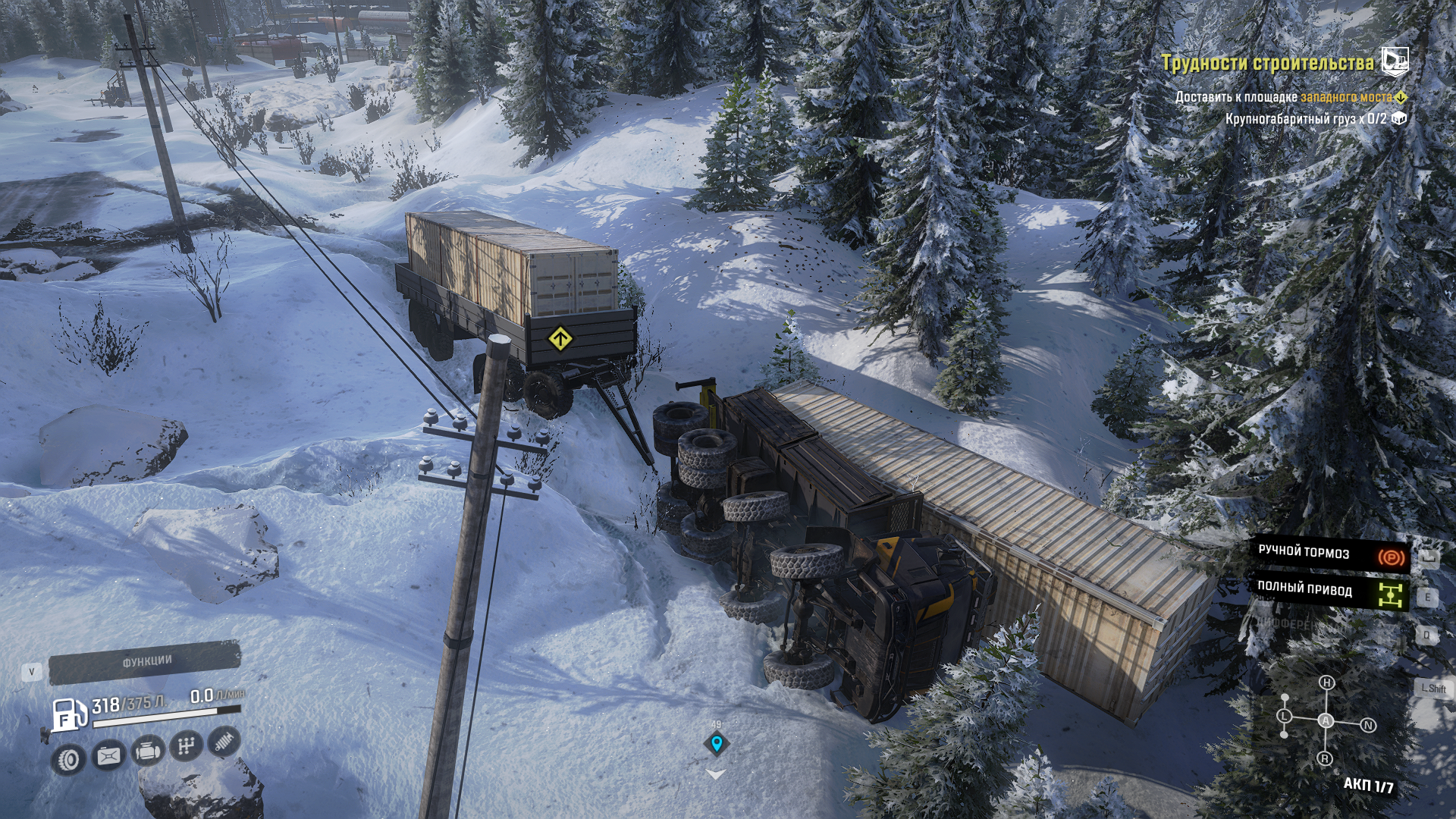Screen dimensions: 1456x819
Task: Click the suspension damage status icon
Action: coord(224,742)
